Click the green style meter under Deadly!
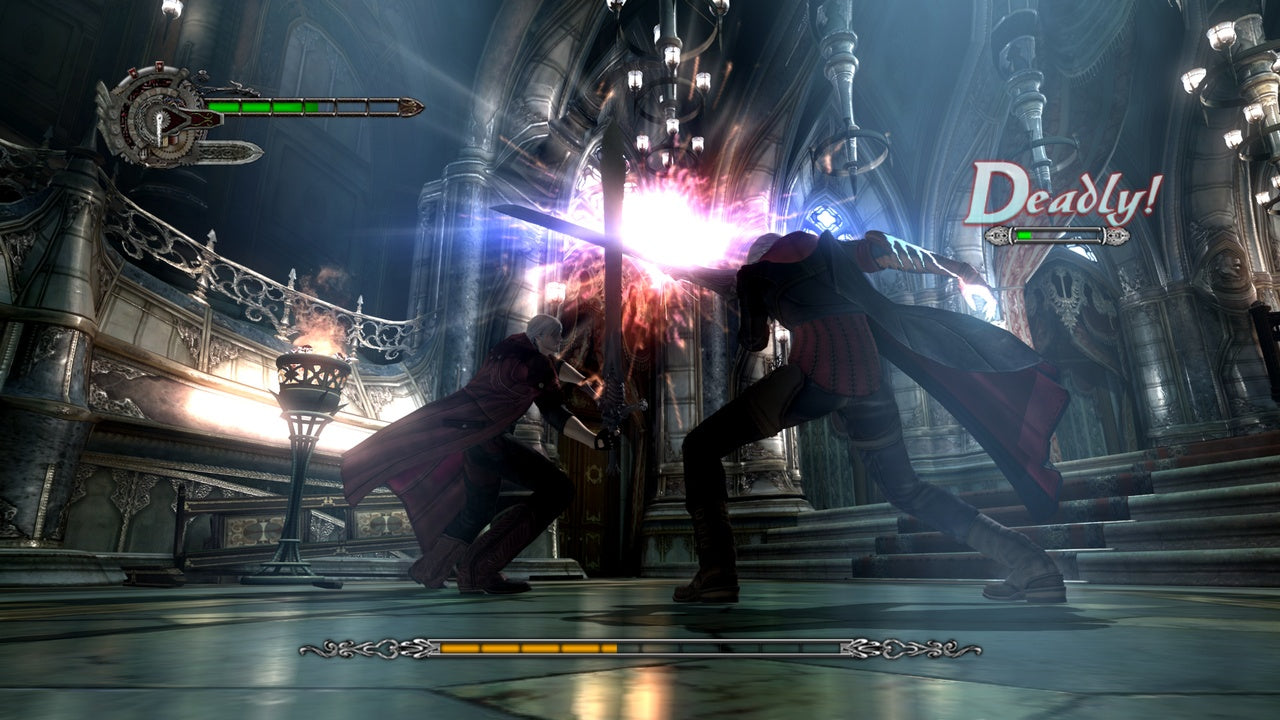 (1023, 235)
